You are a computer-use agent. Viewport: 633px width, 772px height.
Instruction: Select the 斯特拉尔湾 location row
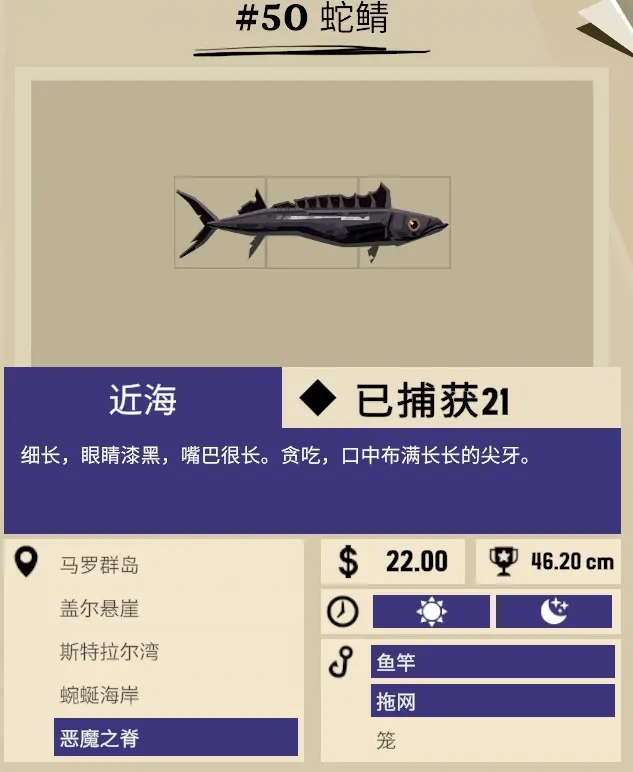(109, 653)
